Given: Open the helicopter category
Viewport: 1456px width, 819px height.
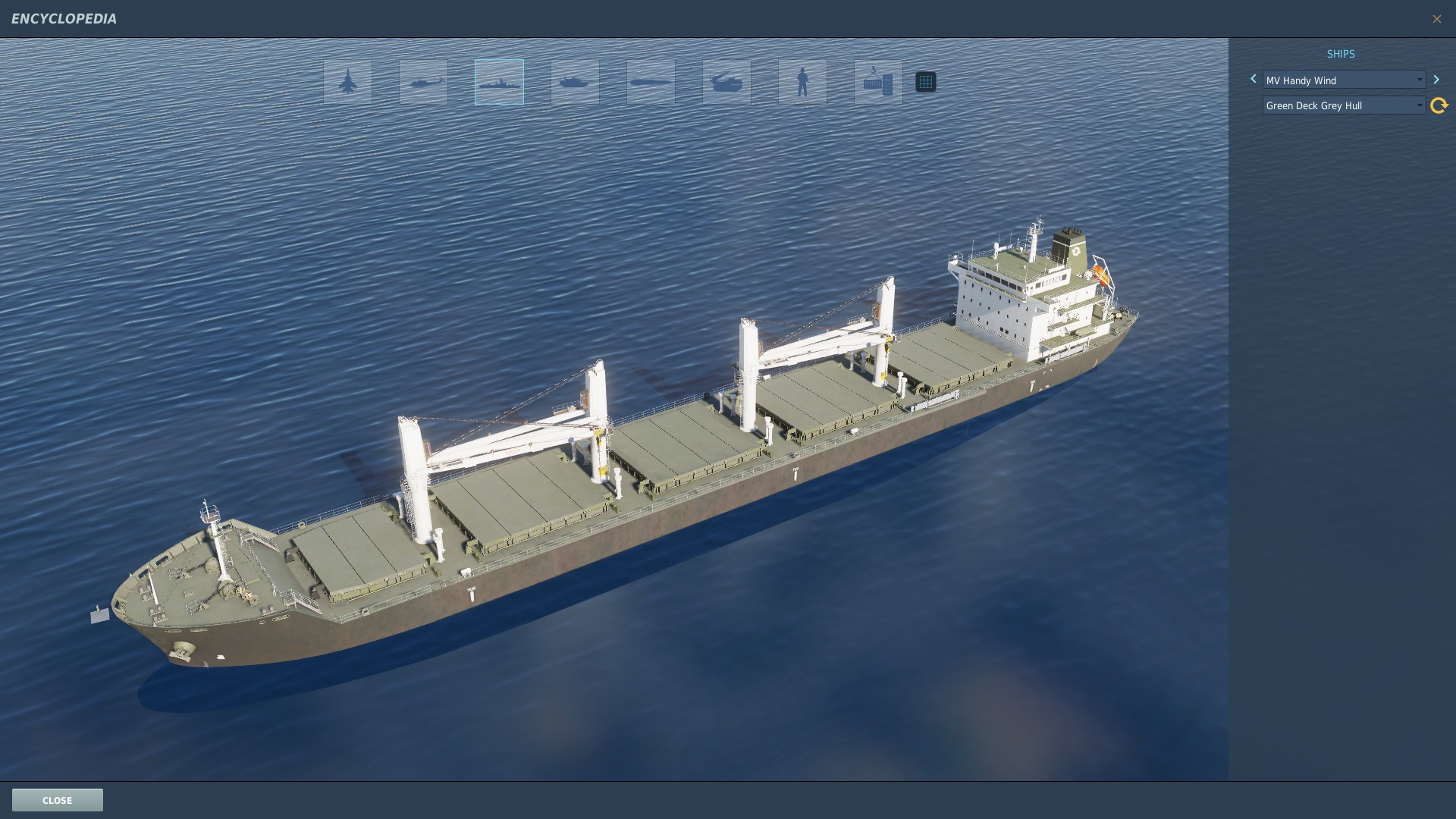Looking at the screenshot, I should [x=422, y=82].
